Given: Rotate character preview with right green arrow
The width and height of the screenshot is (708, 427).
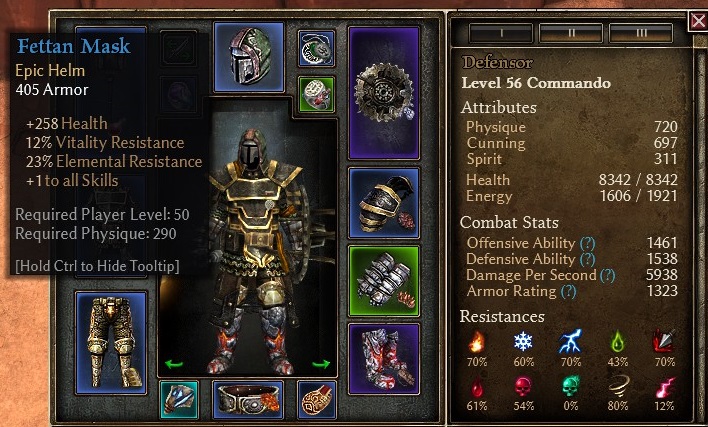Looking at the screenshot, I should coord(322,364).
